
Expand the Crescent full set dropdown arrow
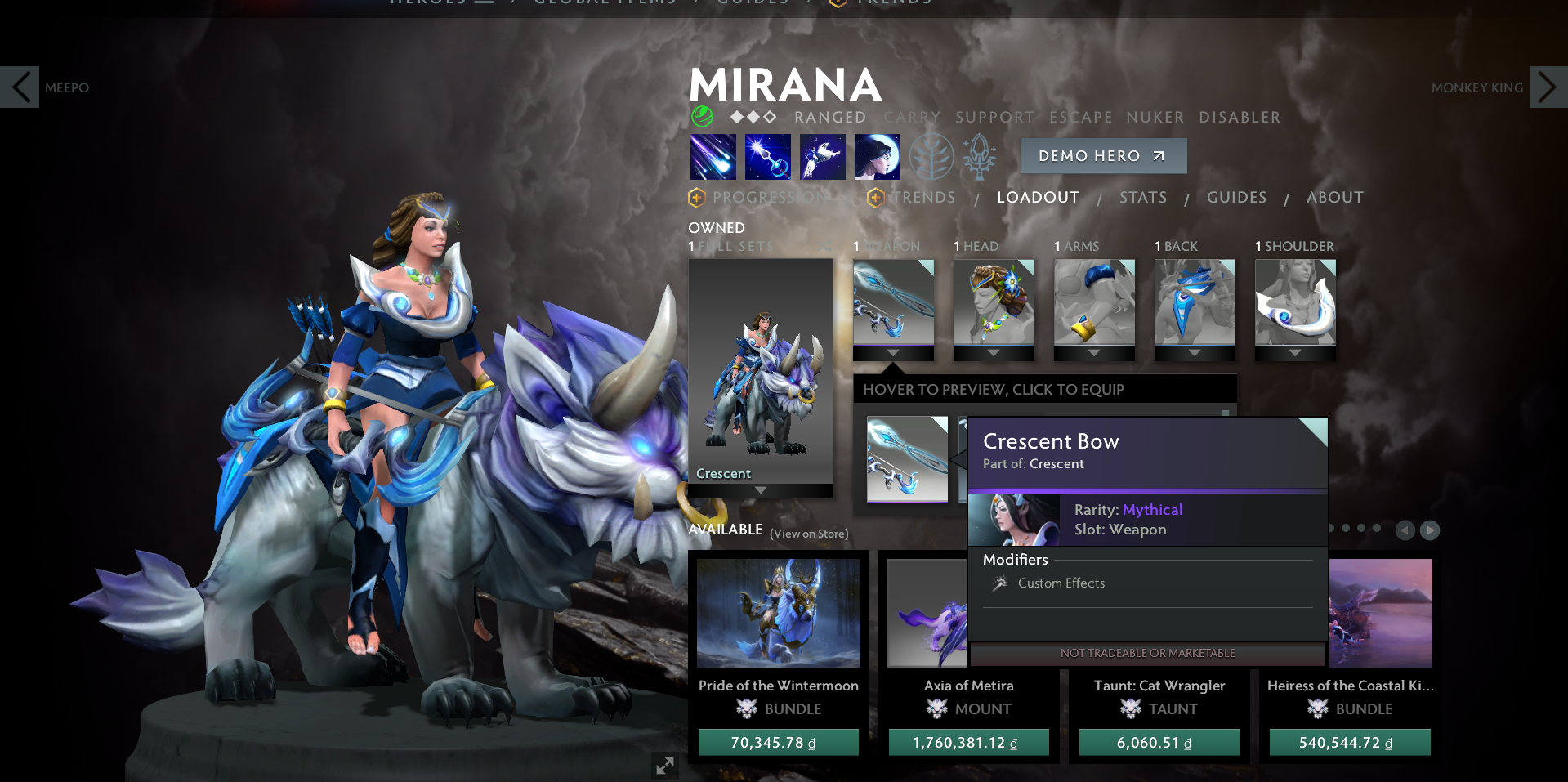click(760, 491)
